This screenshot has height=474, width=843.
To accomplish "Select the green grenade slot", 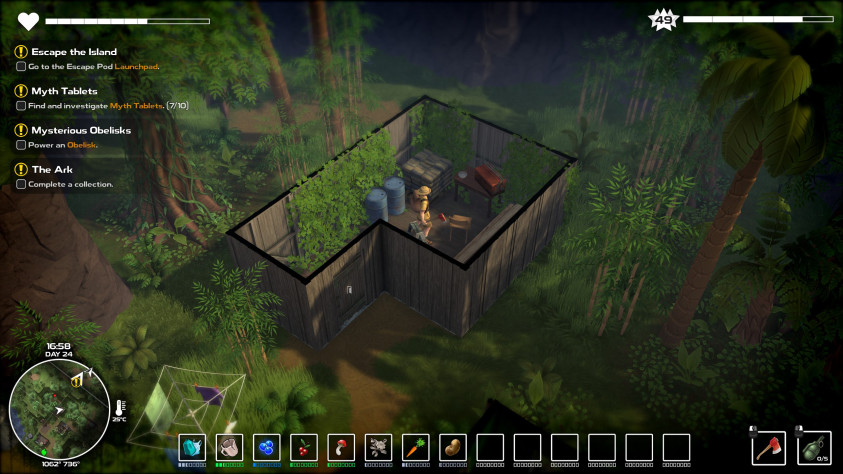I will pyautogui.click(x=811, y=446).
